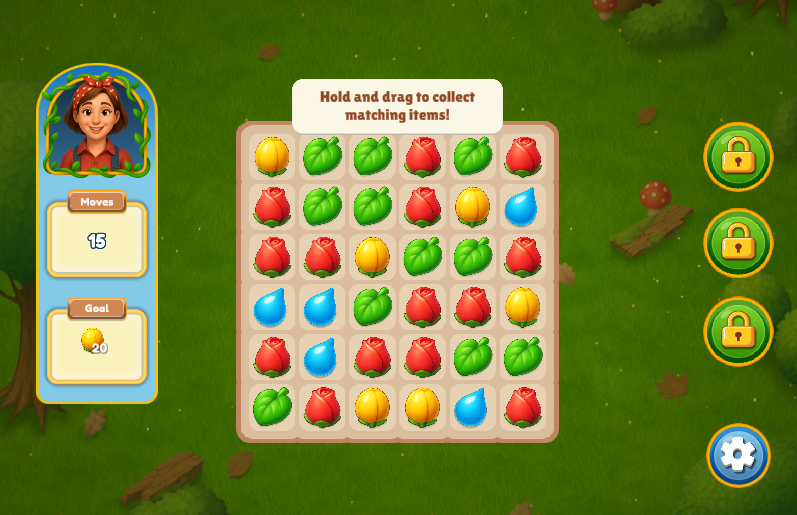Open the settings gear button

tap(738, 455)
